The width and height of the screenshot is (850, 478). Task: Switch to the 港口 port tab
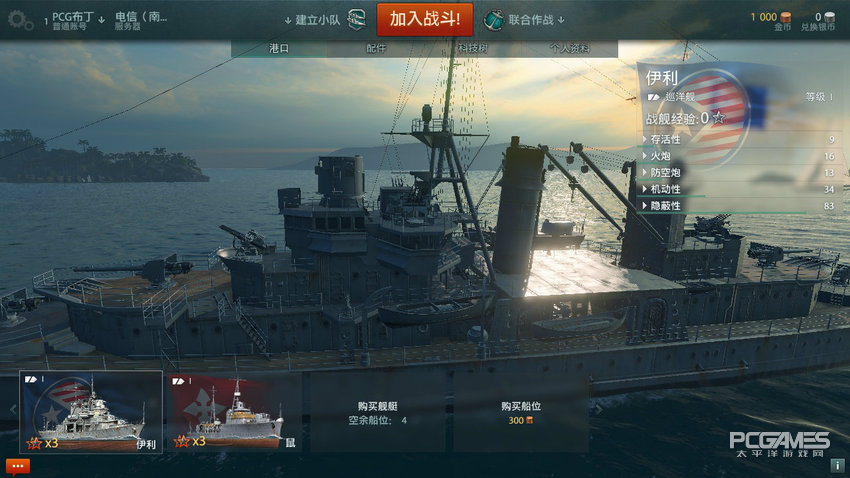tap(279, 48)
